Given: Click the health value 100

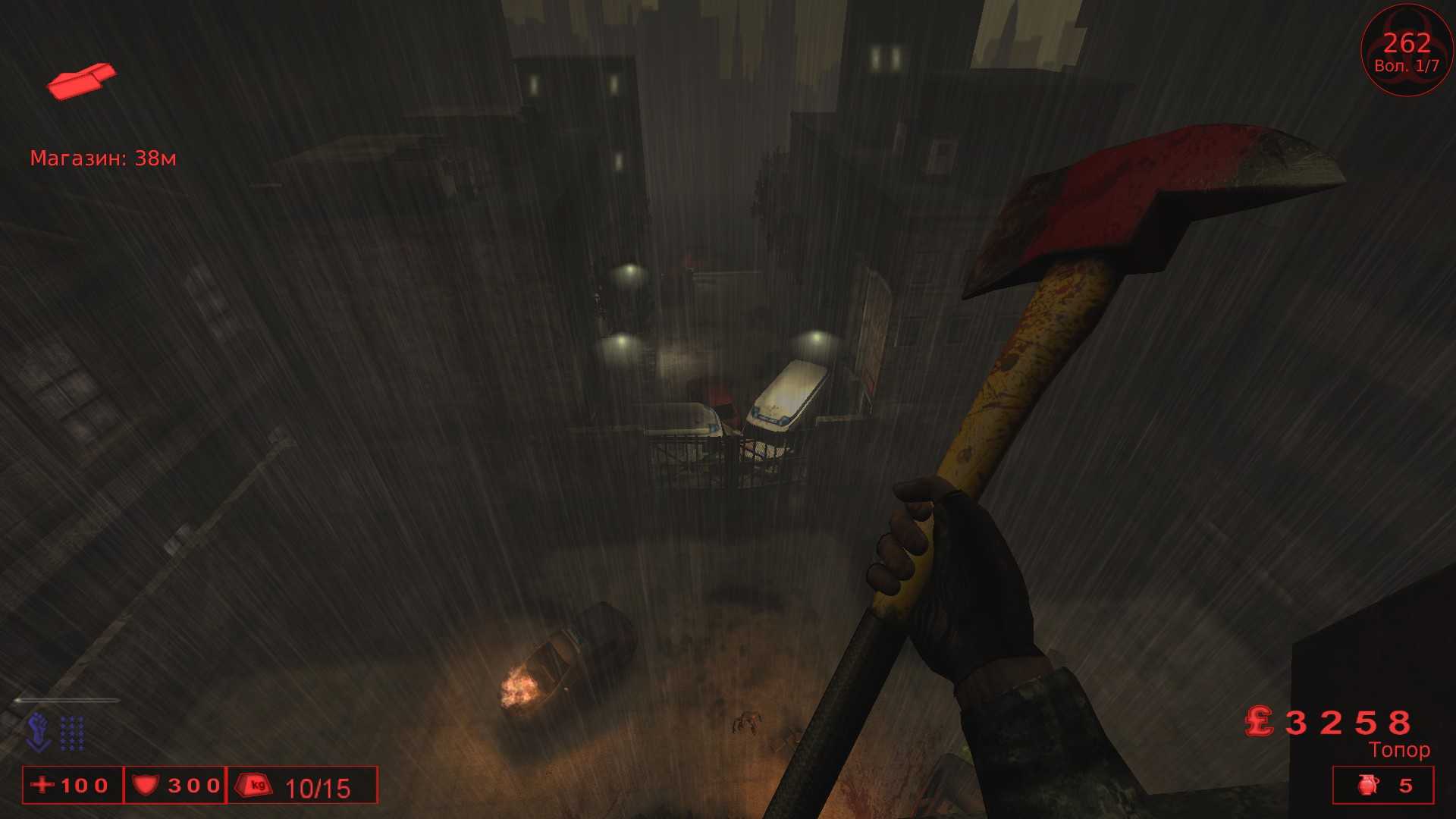Looking at the screenshot, I should click(x=83, y=786).
